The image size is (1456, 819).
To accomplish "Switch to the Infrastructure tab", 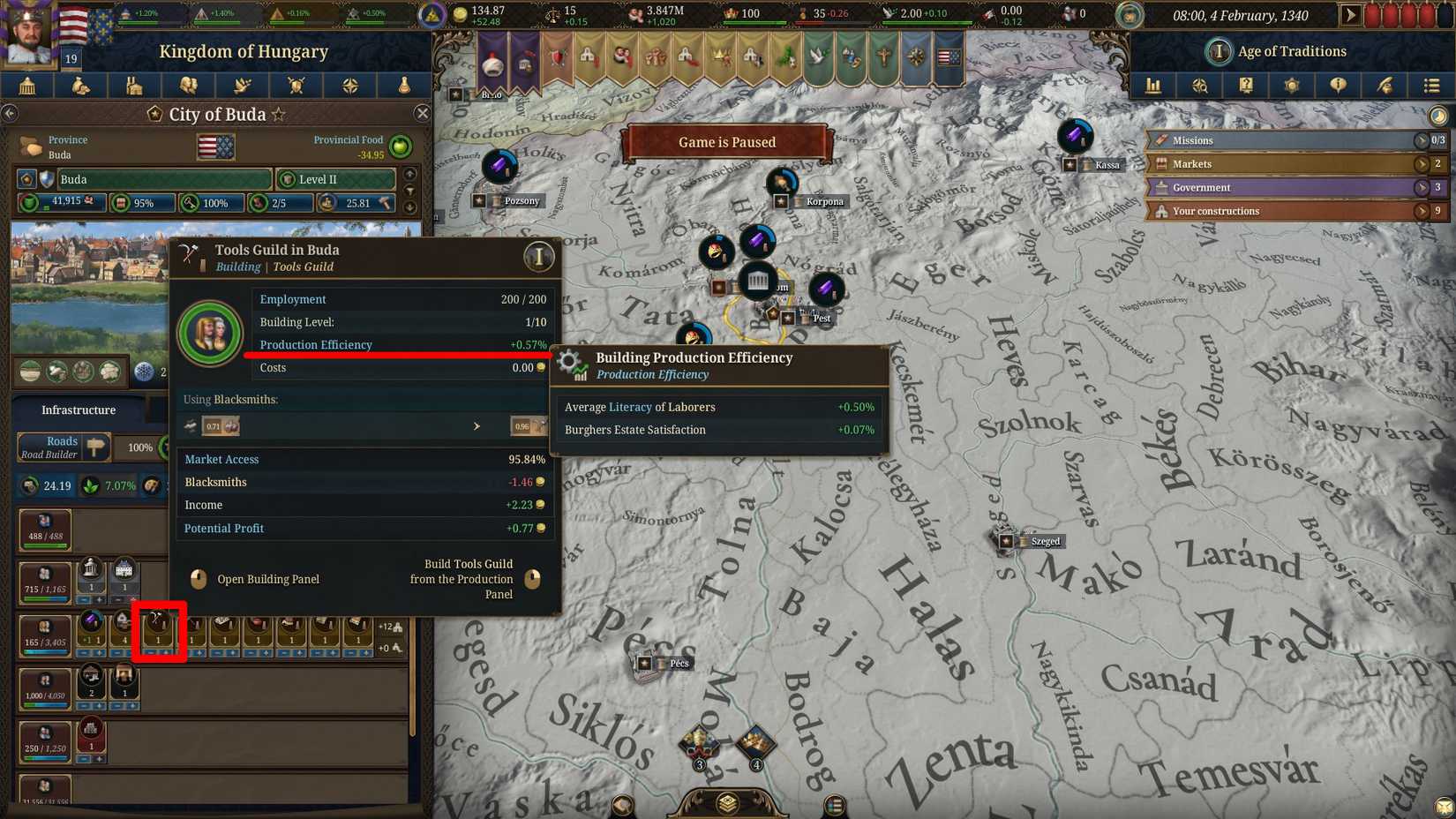I will (79, 409).
